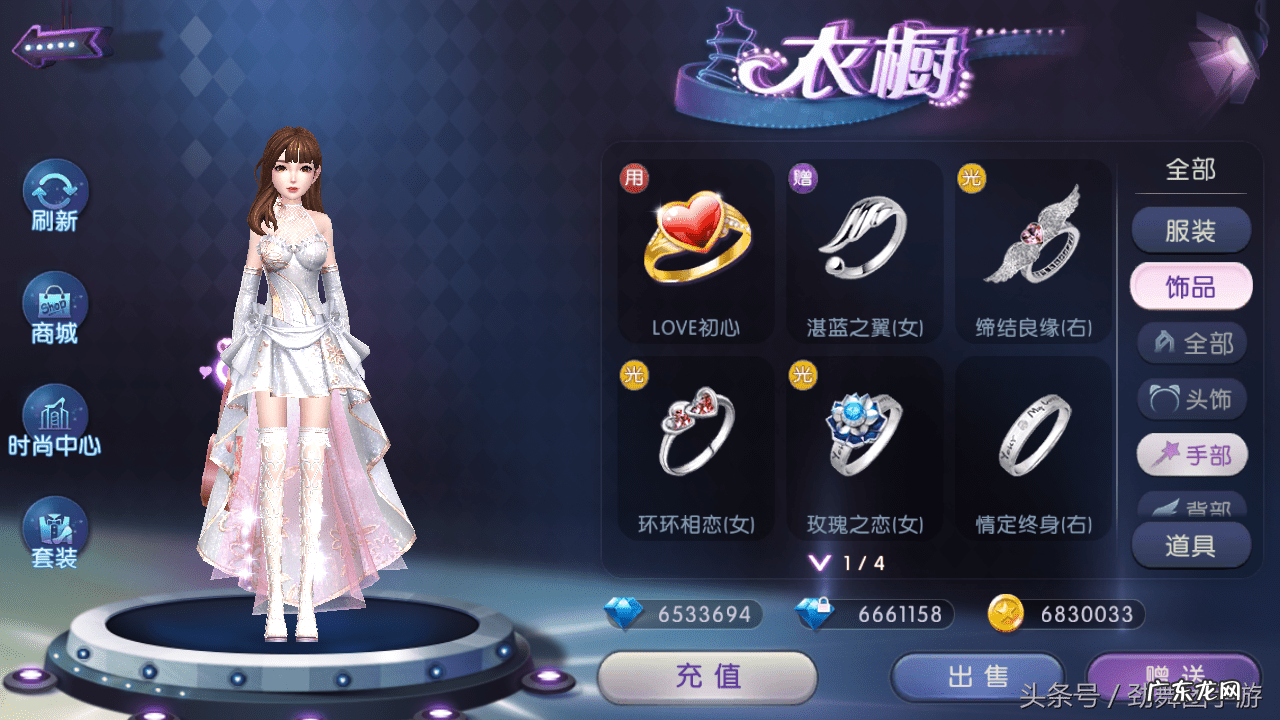The image size is (1280, 720).
Task: Show 全部 accessories subcategory
Action: [1192, 344]
